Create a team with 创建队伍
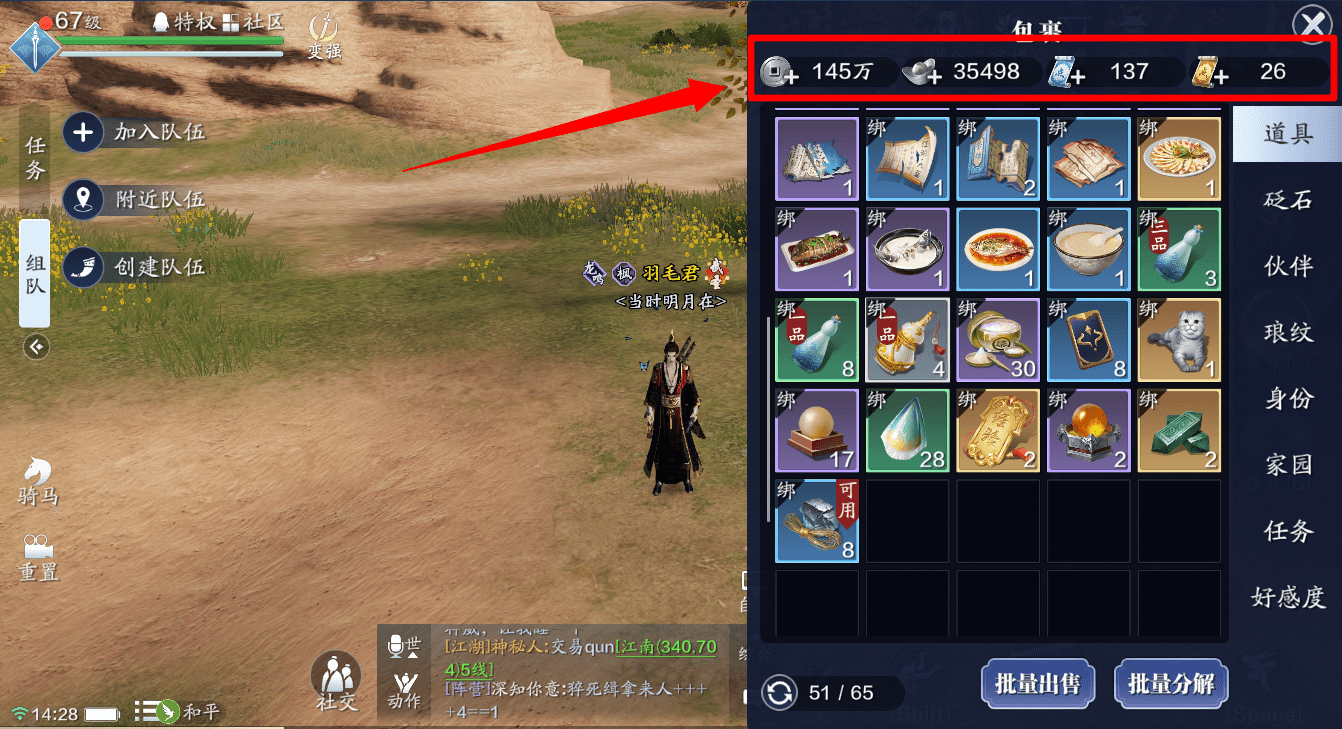 [137, 267]
